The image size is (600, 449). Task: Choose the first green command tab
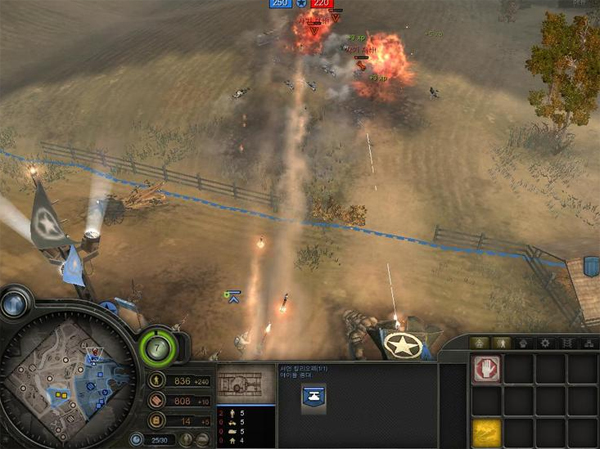pos(476,343)
